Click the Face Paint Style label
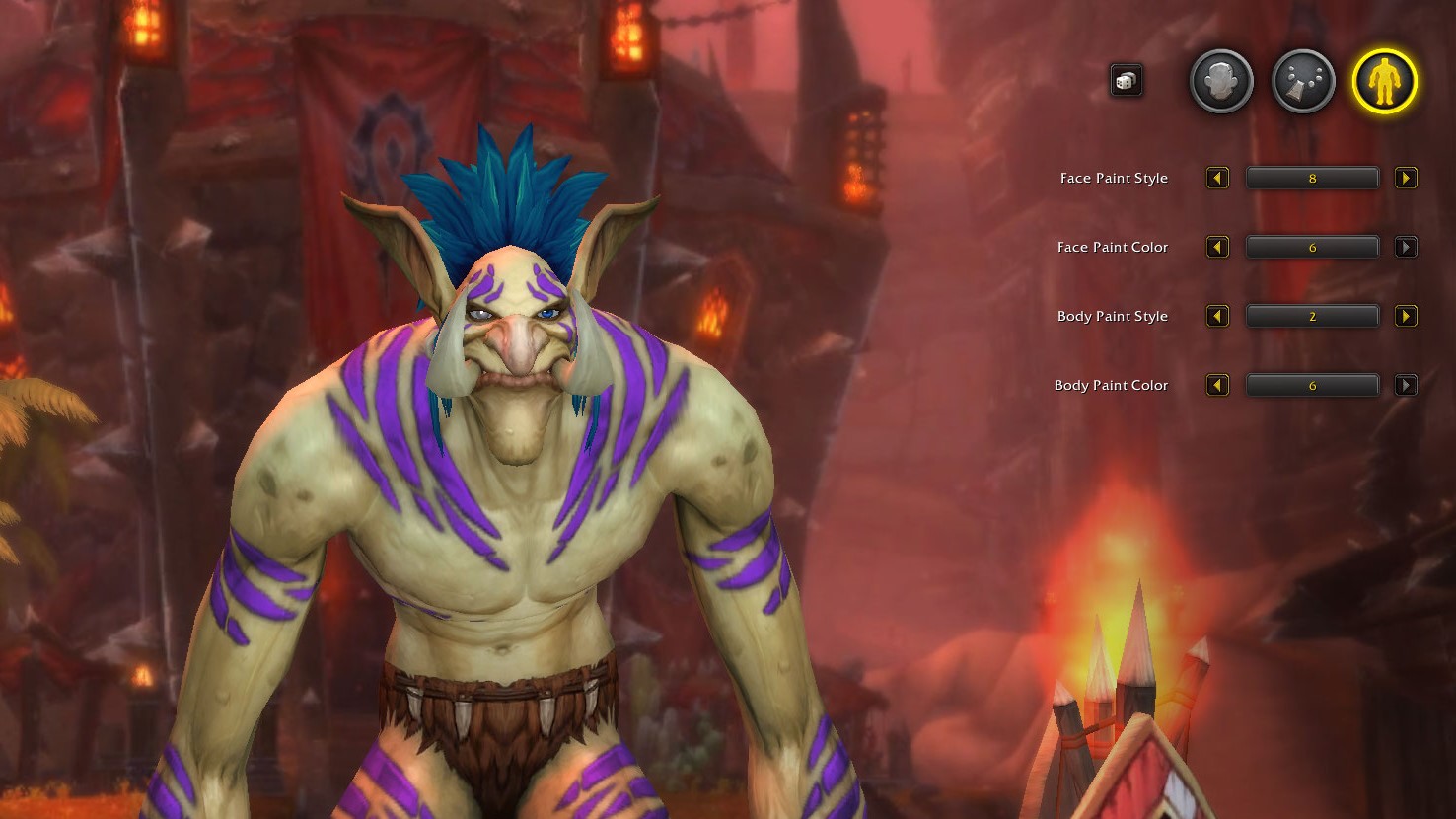The width and height of the screenshot is (1456, 819). coord(1113,179)
